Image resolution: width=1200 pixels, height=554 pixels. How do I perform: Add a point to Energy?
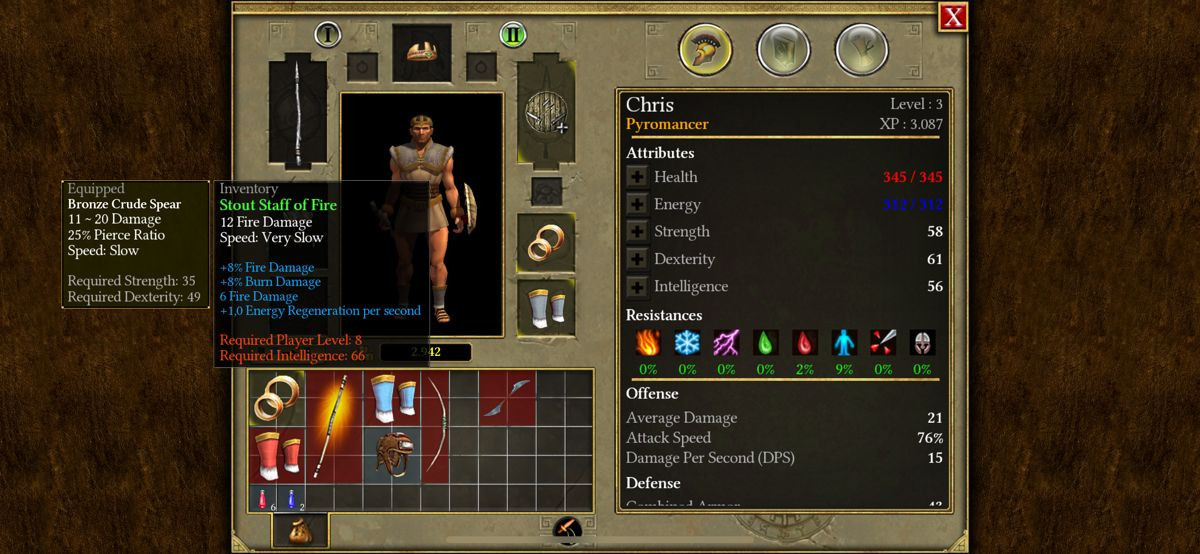pyautogui.click(x=637, y=204)
